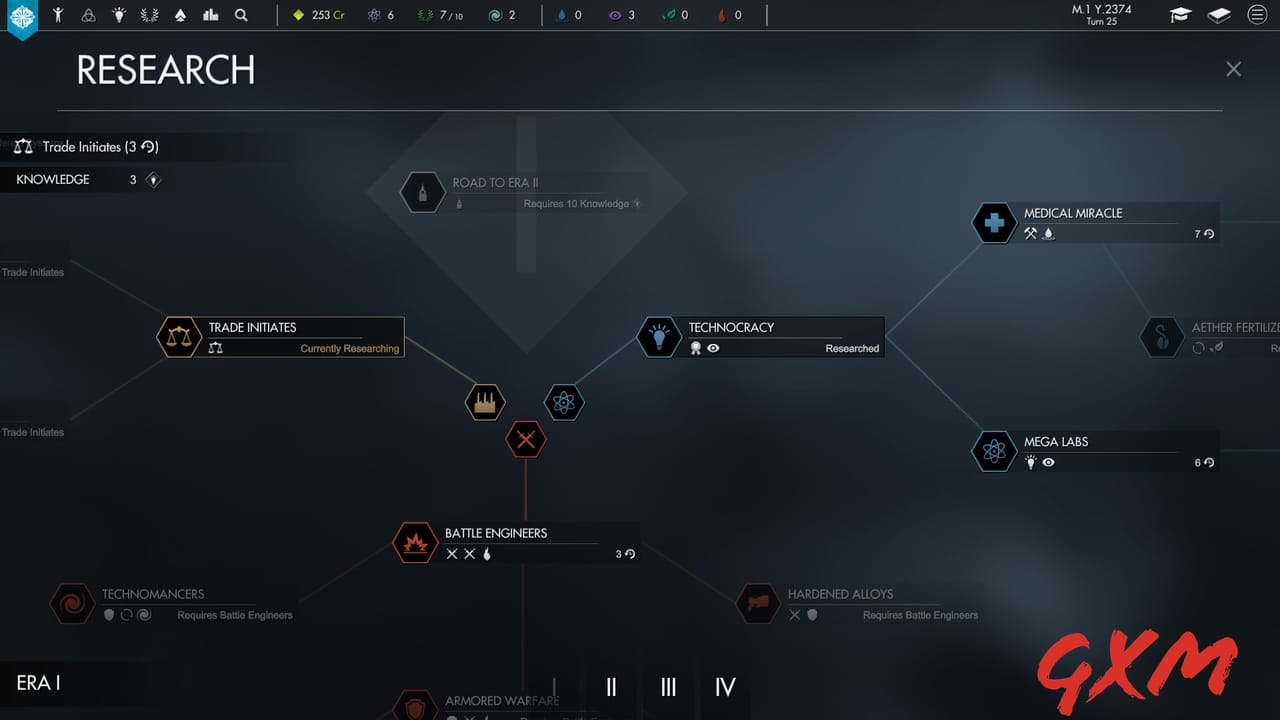Click the repeat toggle on Trade Initiates header
This screenshot has height=720, width=1280.
click(150, 147)
